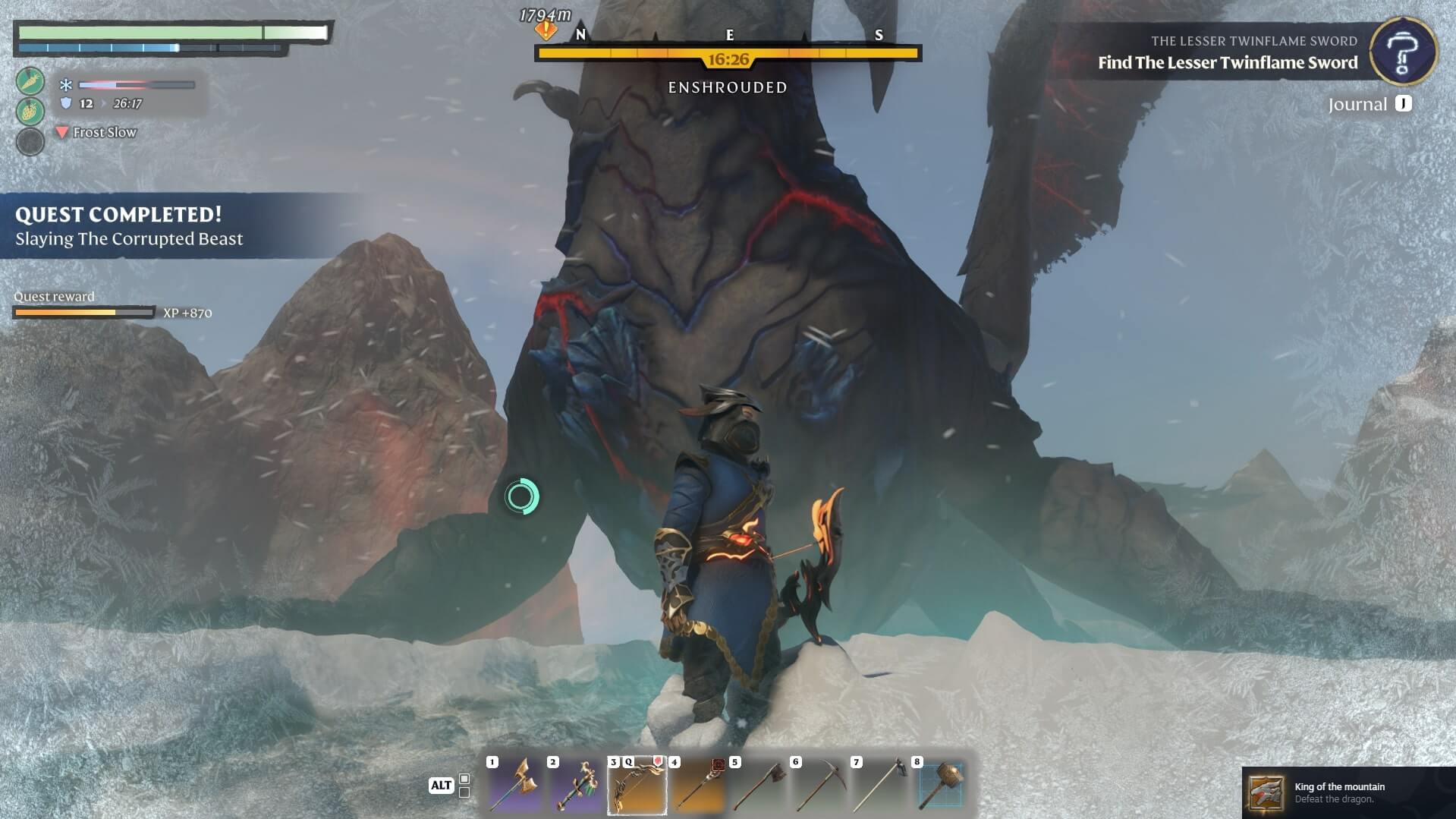Click the snowflake cold status icon

[x=66, y=85]
